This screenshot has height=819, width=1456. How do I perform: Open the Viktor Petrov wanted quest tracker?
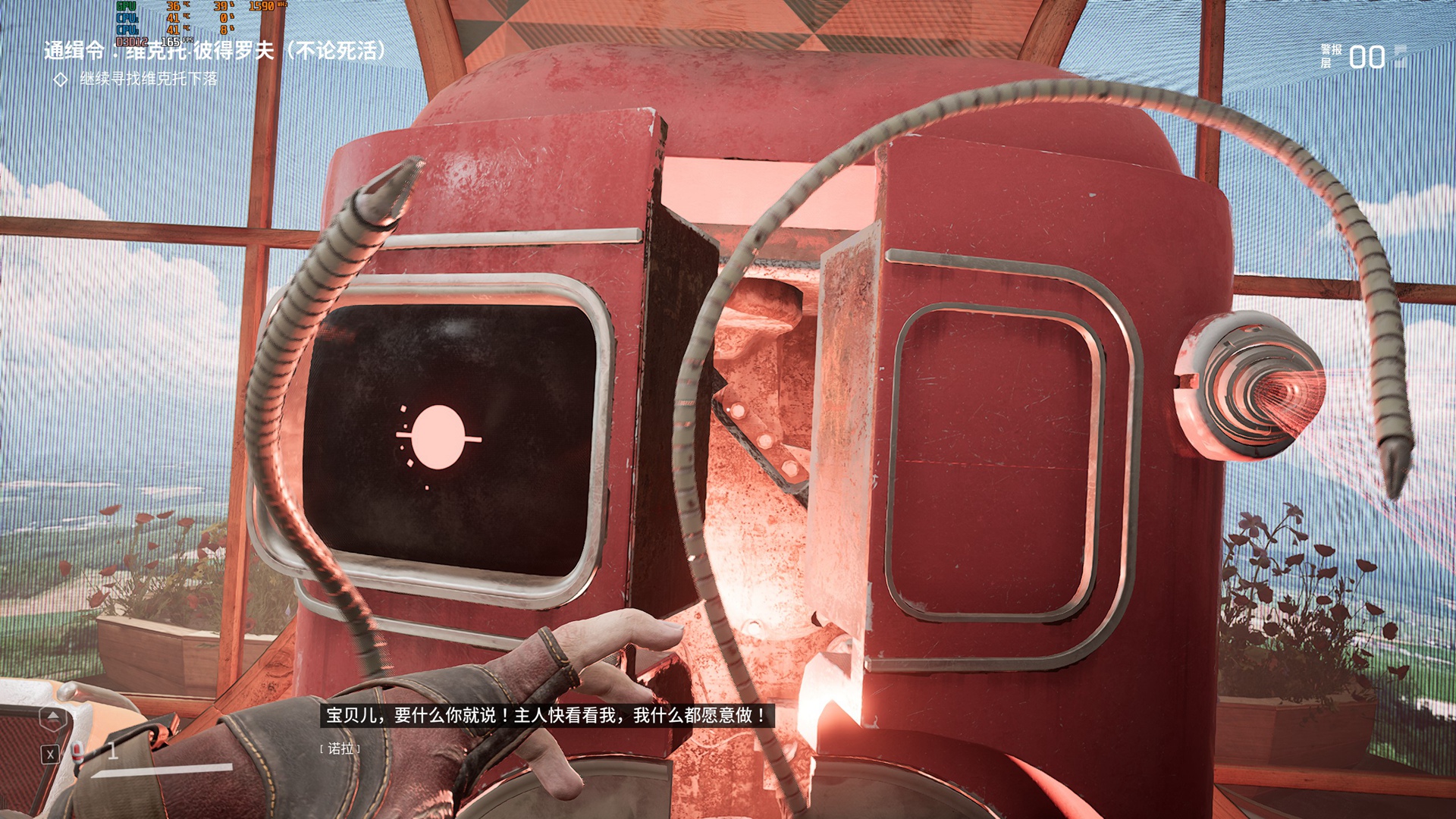tap(215, 51)
